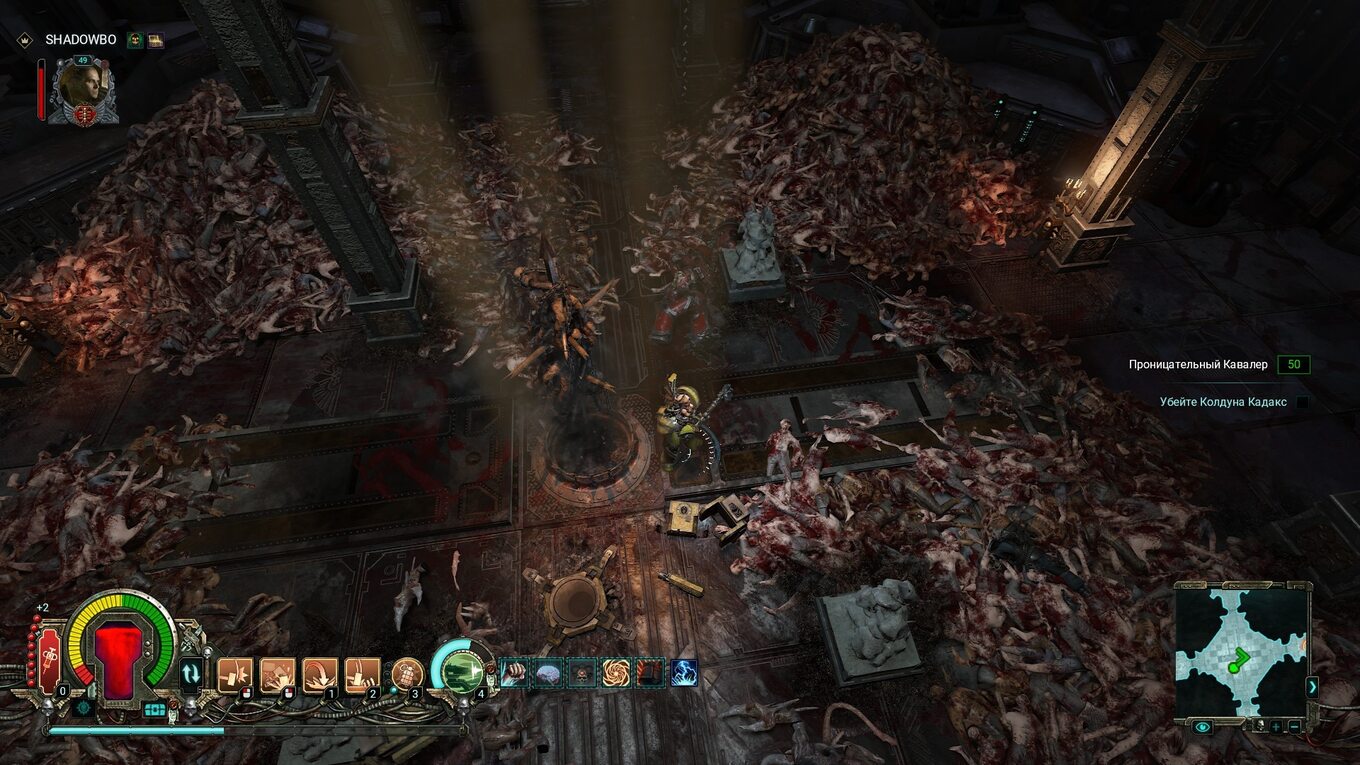Toggle minimap visibility with the eye button

point(1202,727)
